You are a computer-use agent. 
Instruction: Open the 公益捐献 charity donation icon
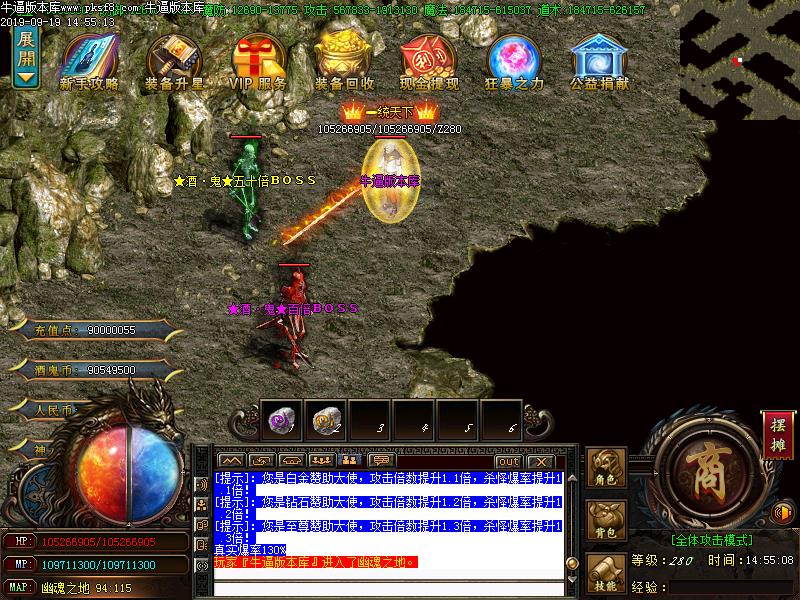(x=600, y=62)
